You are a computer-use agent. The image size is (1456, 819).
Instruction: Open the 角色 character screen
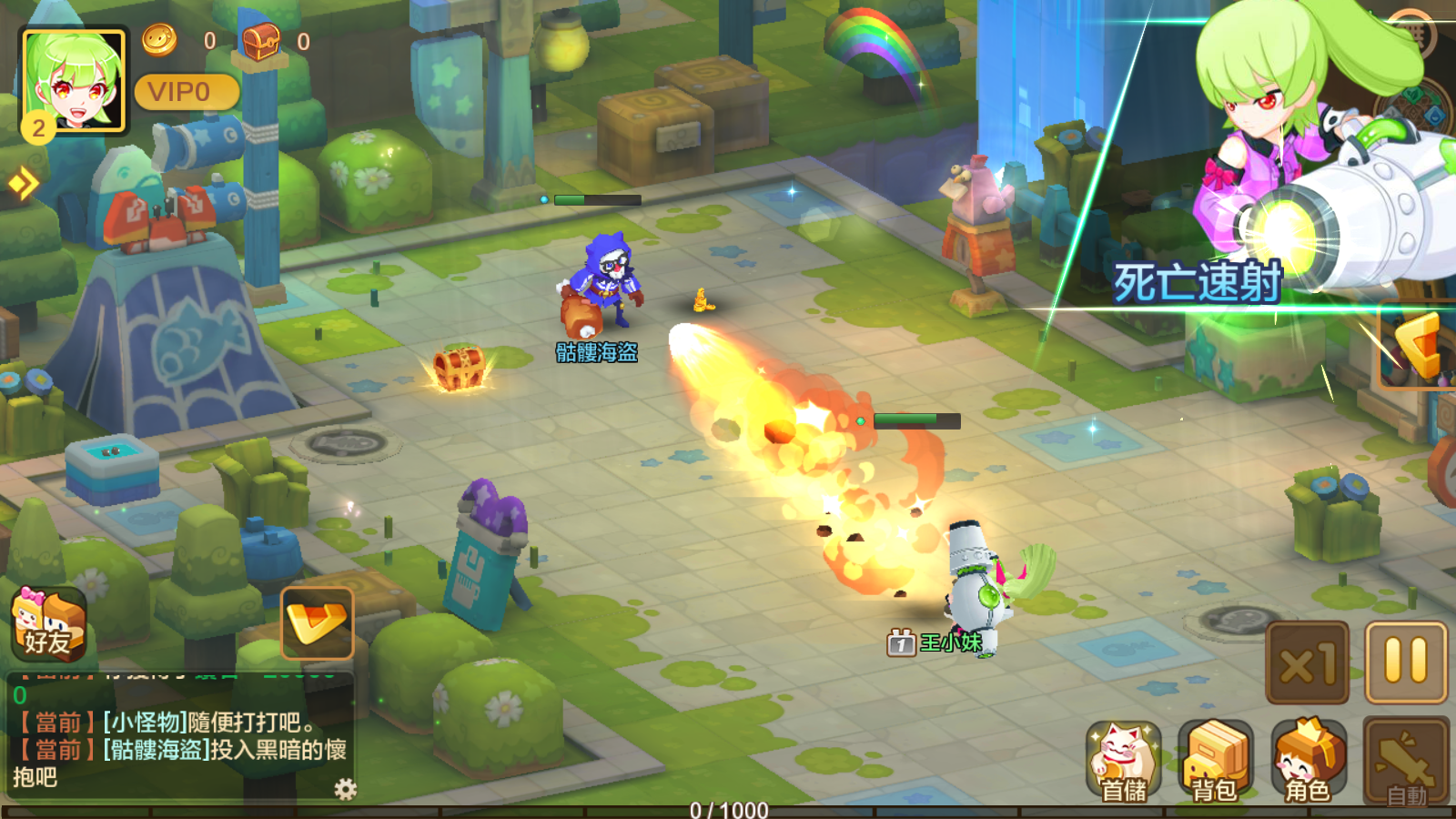tap(1308, 762)
